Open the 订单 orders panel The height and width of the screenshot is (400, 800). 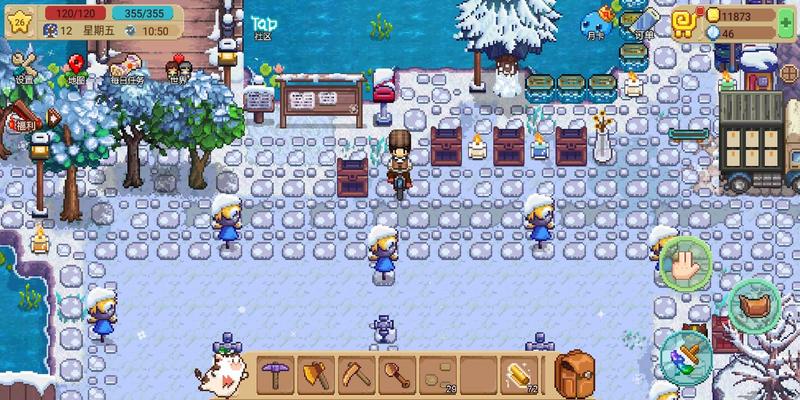tap(643, 22)
